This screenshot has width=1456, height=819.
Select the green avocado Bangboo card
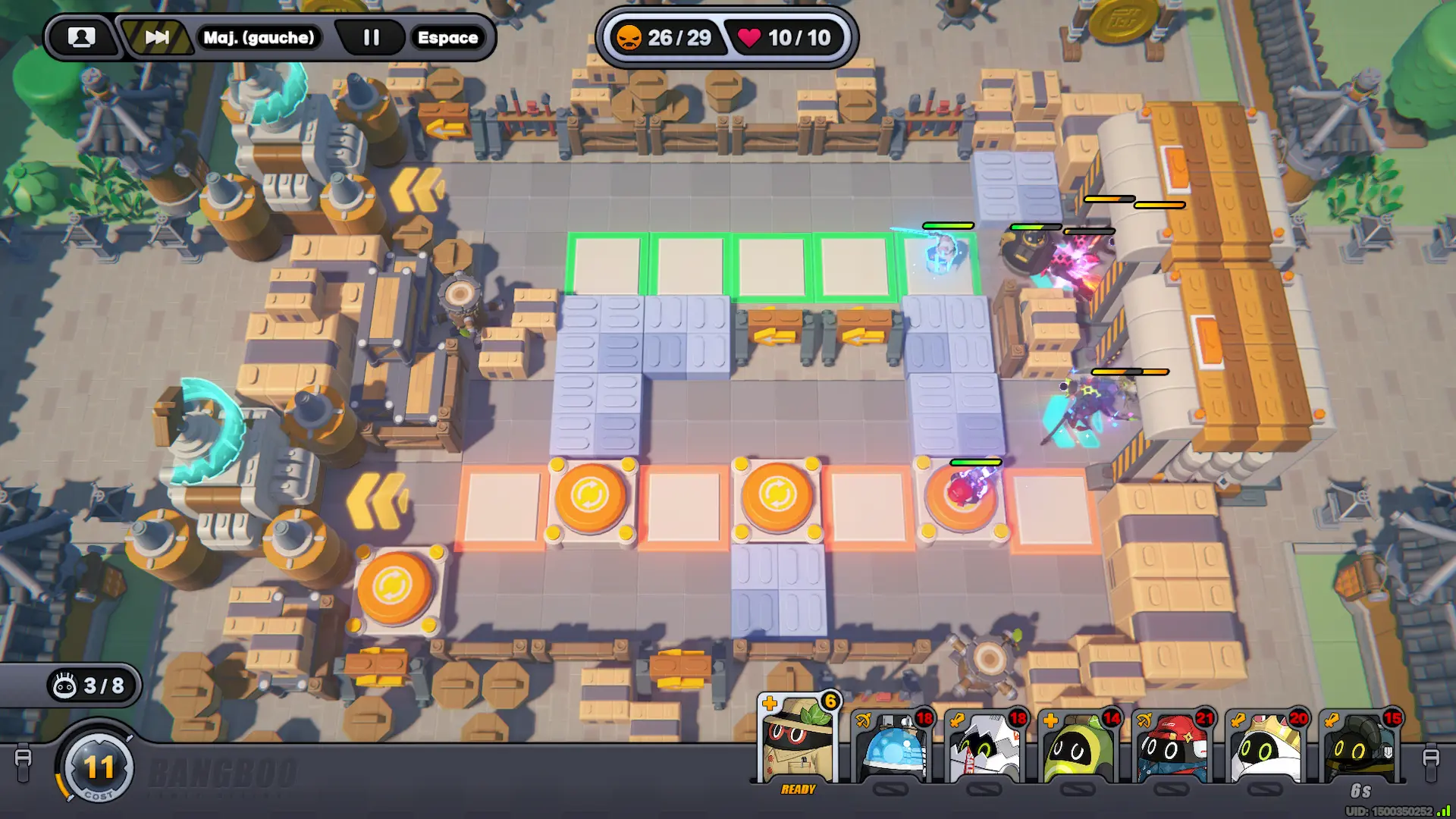pos(1079,747)
